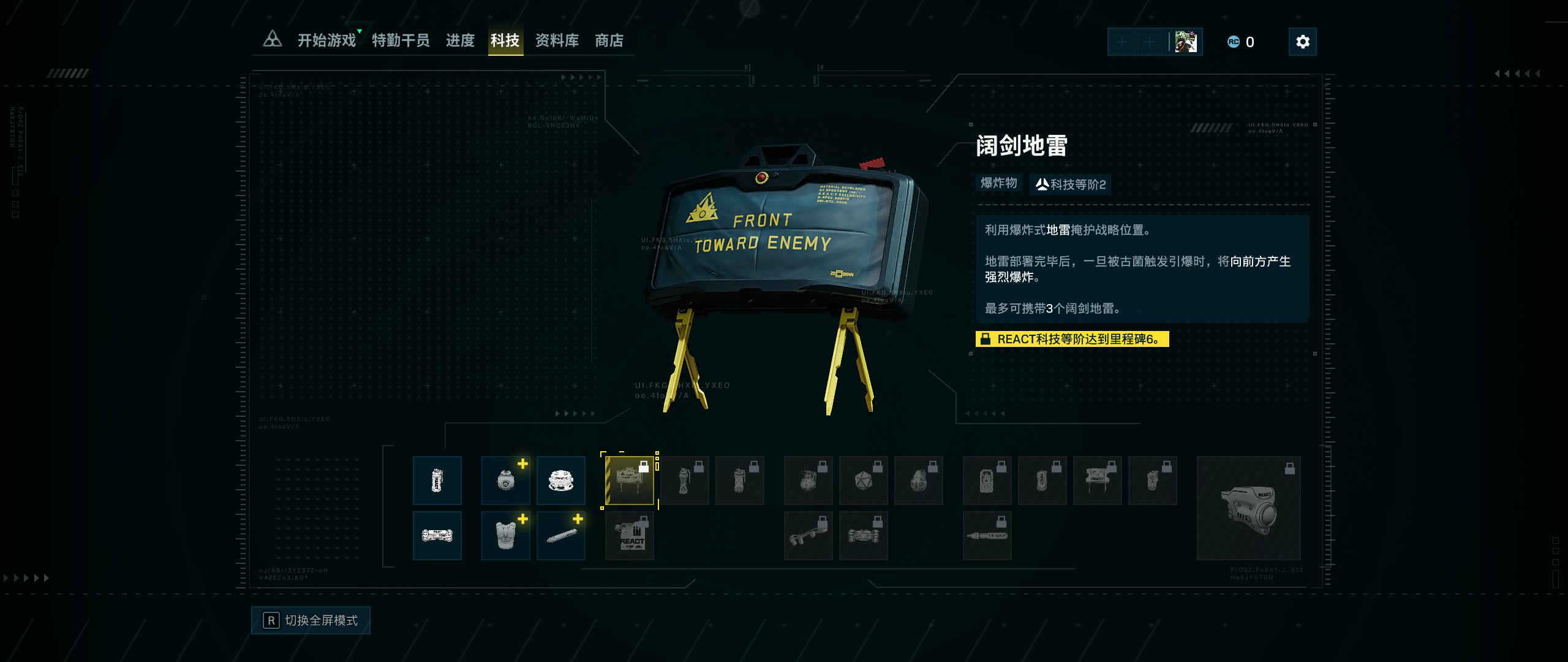
Task: Click the game logo in the navigation bar
Action: 272,40
